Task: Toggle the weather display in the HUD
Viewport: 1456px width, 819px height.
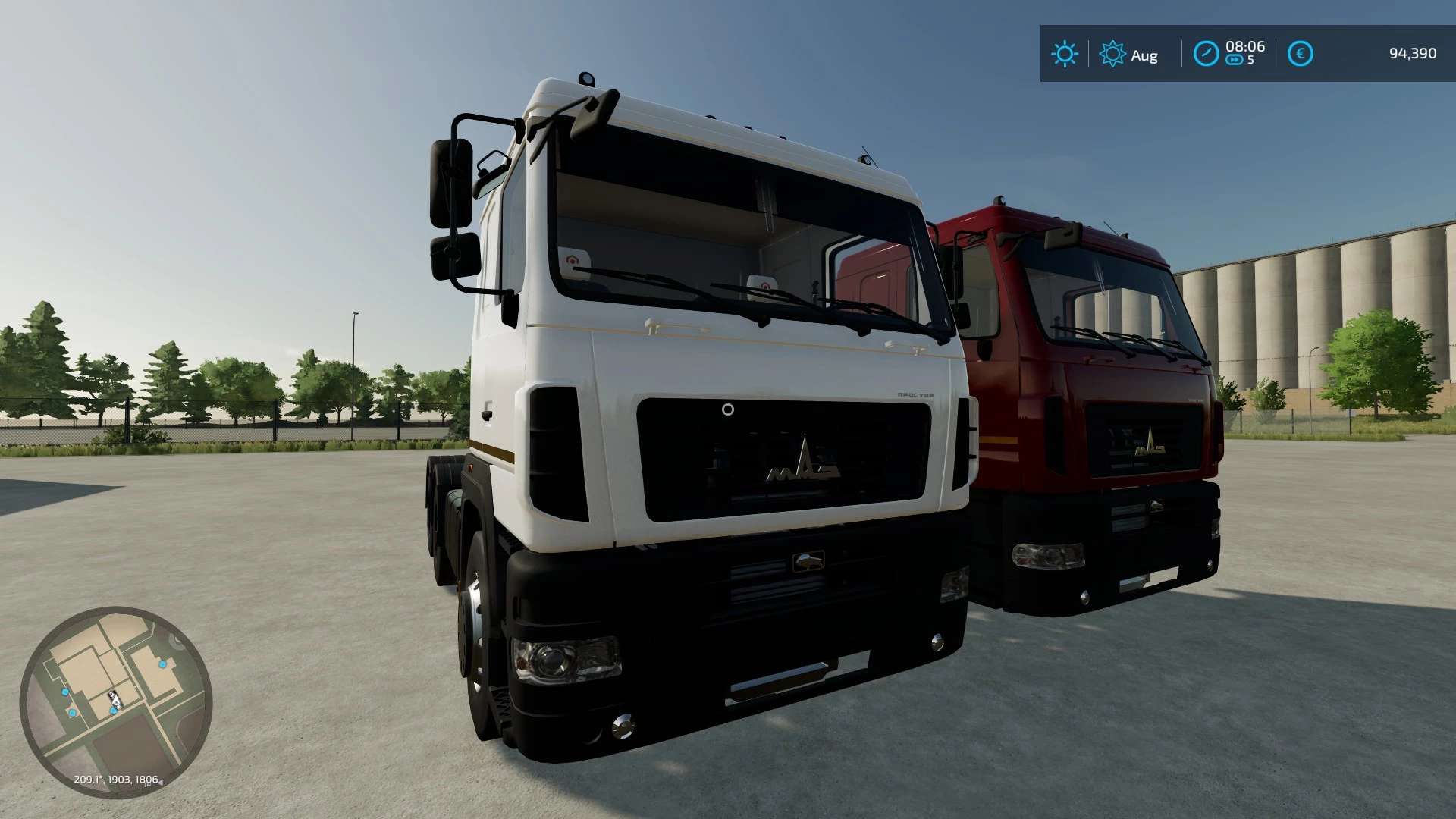Action: click(x=1065, y=52)
